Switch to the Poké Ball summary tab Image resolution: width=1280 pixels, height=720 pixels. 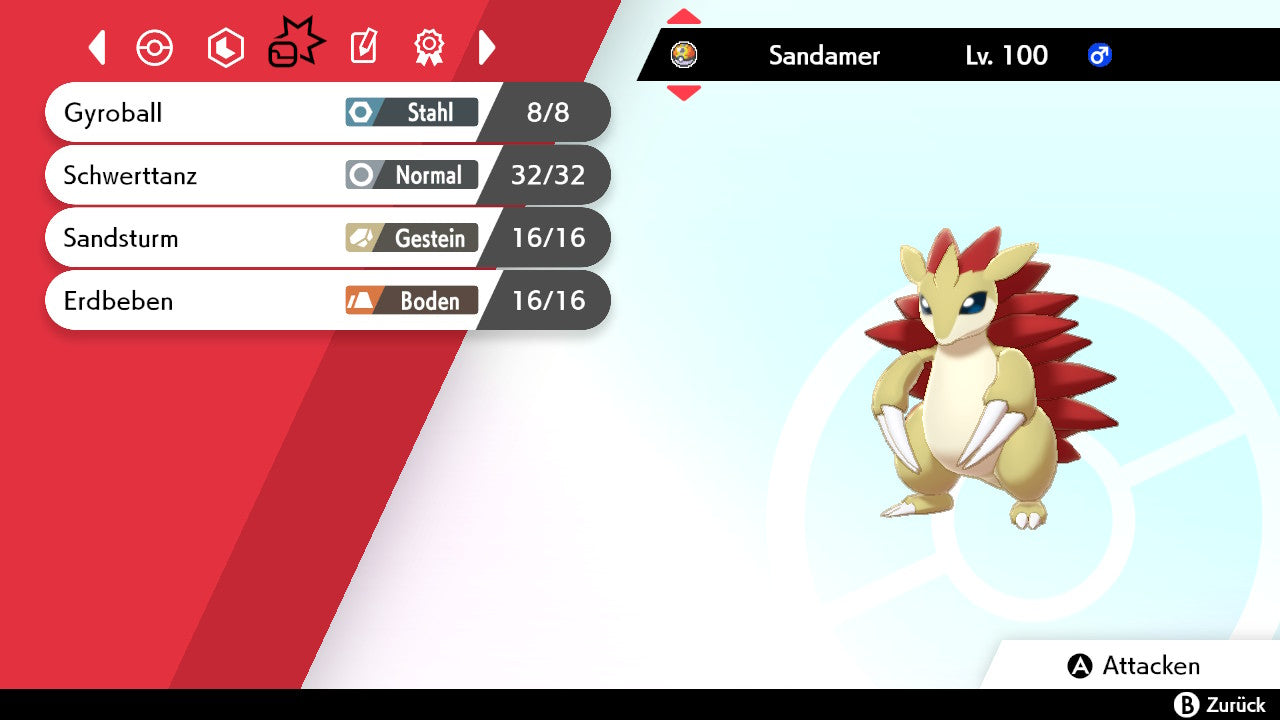pyautogui.click(x=155, y=48)
